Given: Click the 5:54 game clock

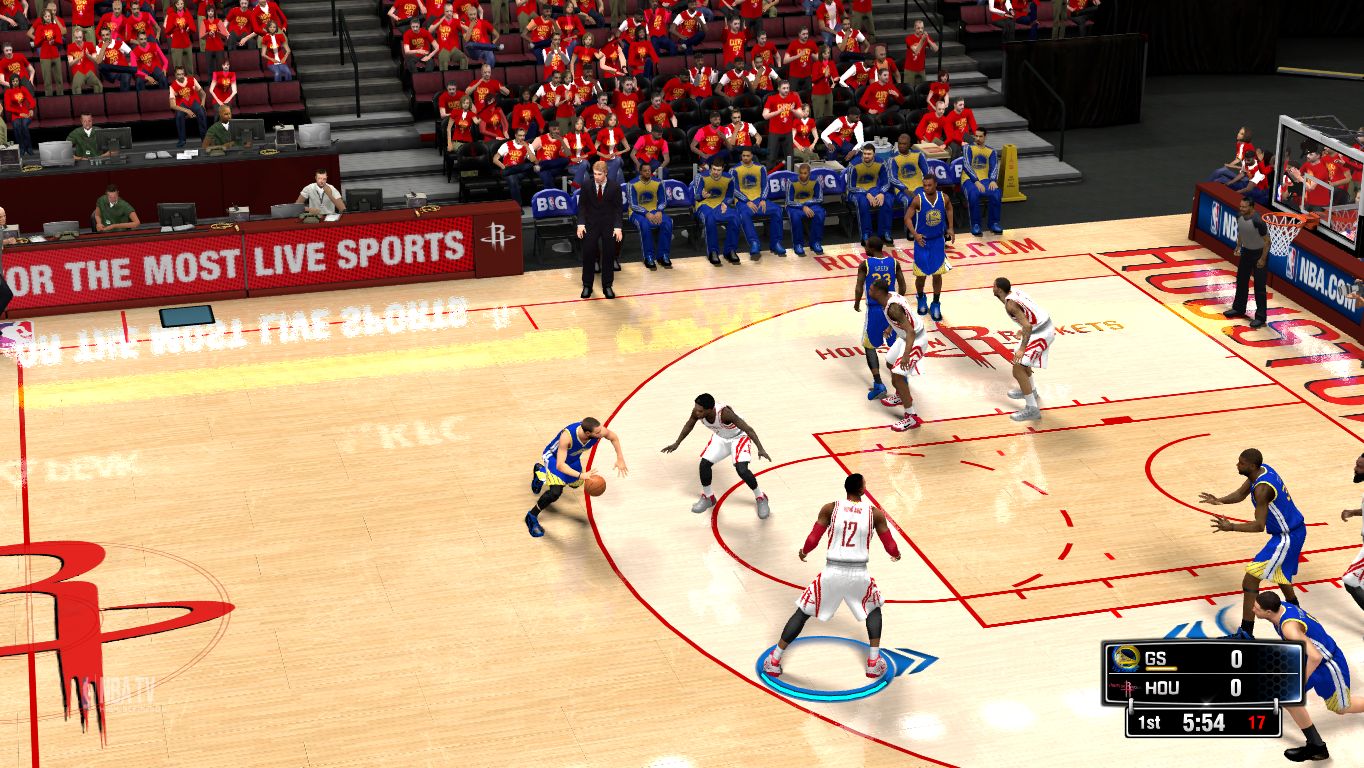Looking at the screenshot, I should (x=1203, y=721).
